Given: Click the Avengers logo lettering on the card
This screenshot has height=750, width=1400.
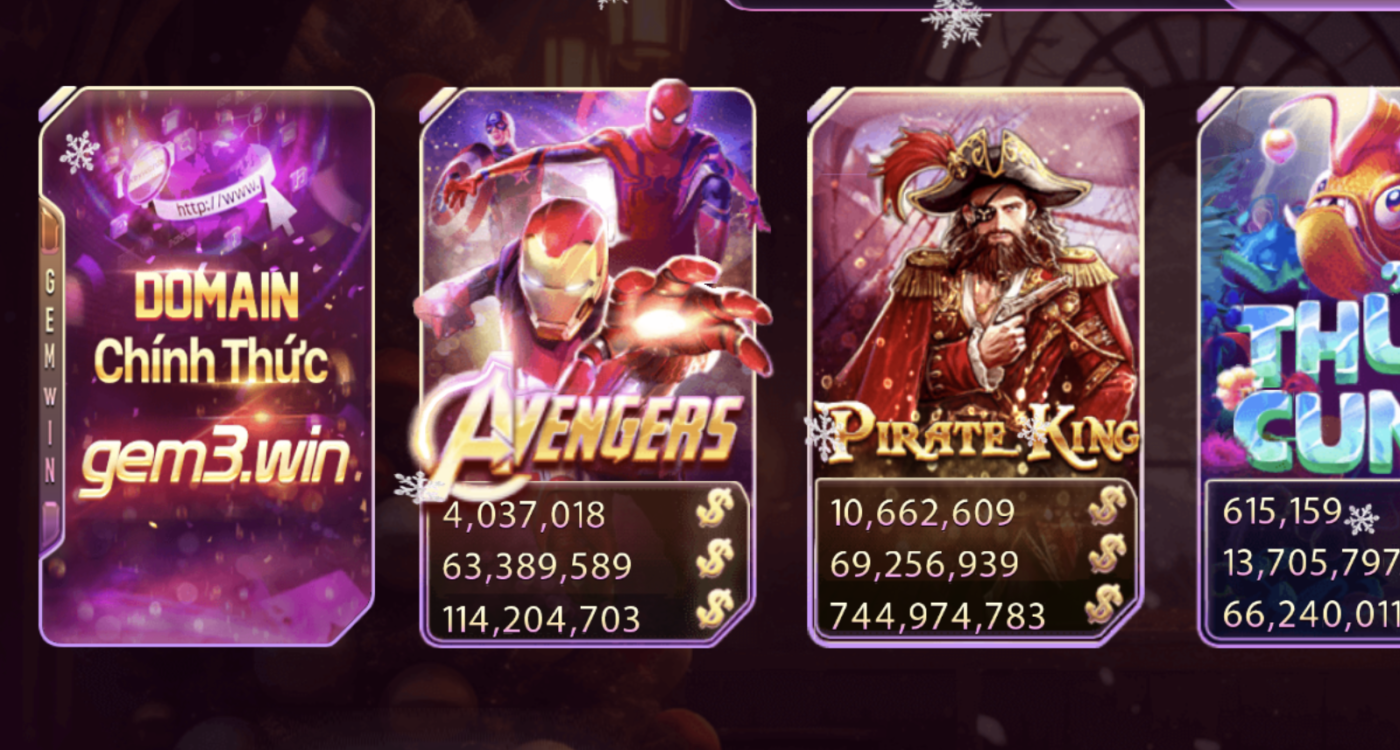Looking at the screenshot, I should click(x=590, y=430).
